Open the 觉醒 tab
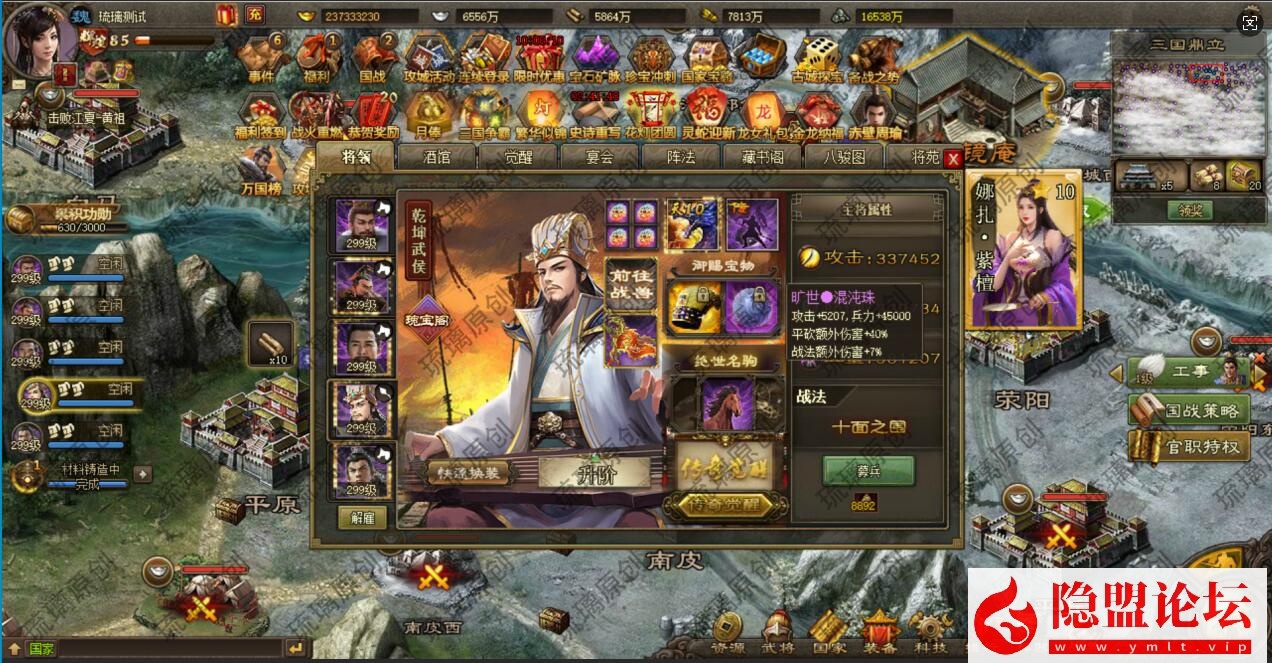Screen dimensions: 1272x663 tap(518, 157)
